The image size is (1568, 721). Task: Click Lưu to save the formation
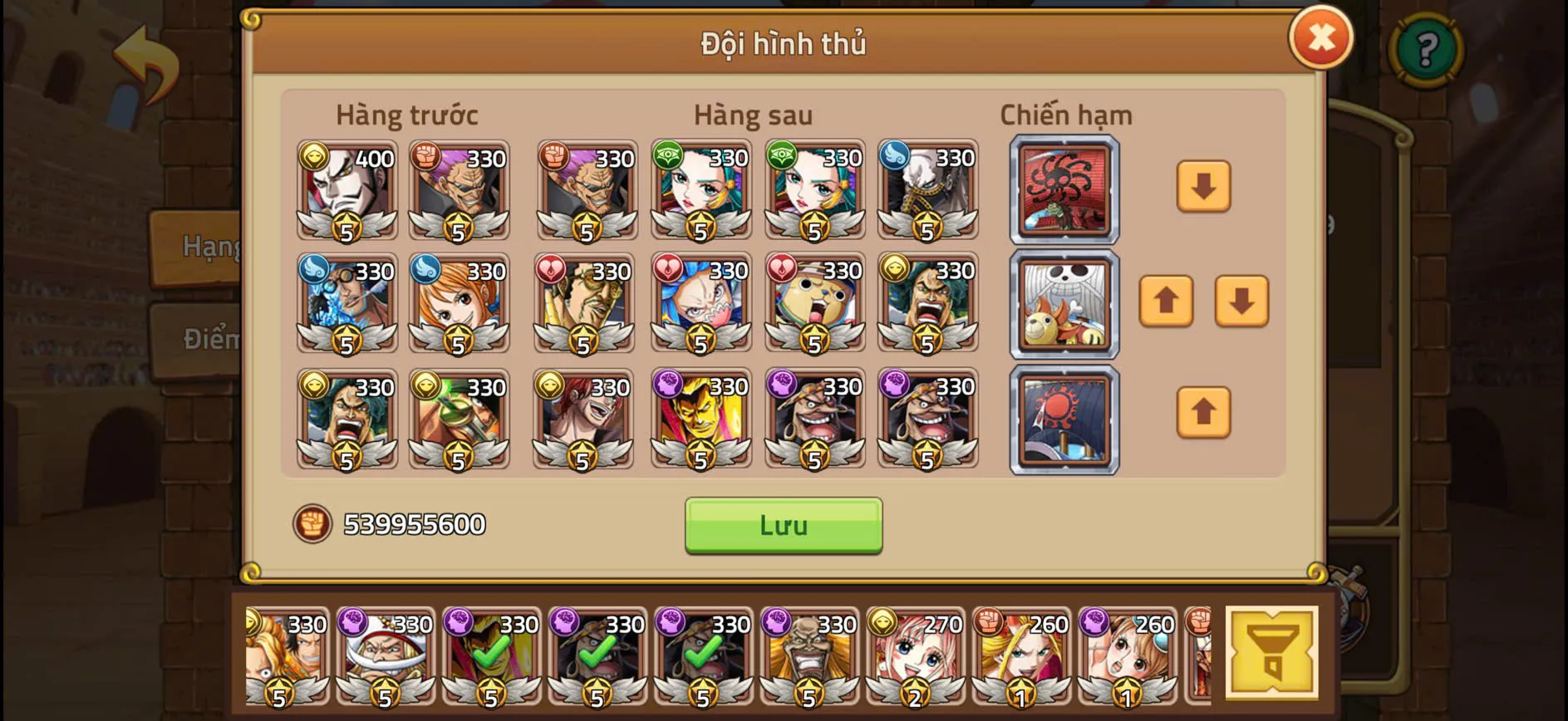[x=782, y=524]
